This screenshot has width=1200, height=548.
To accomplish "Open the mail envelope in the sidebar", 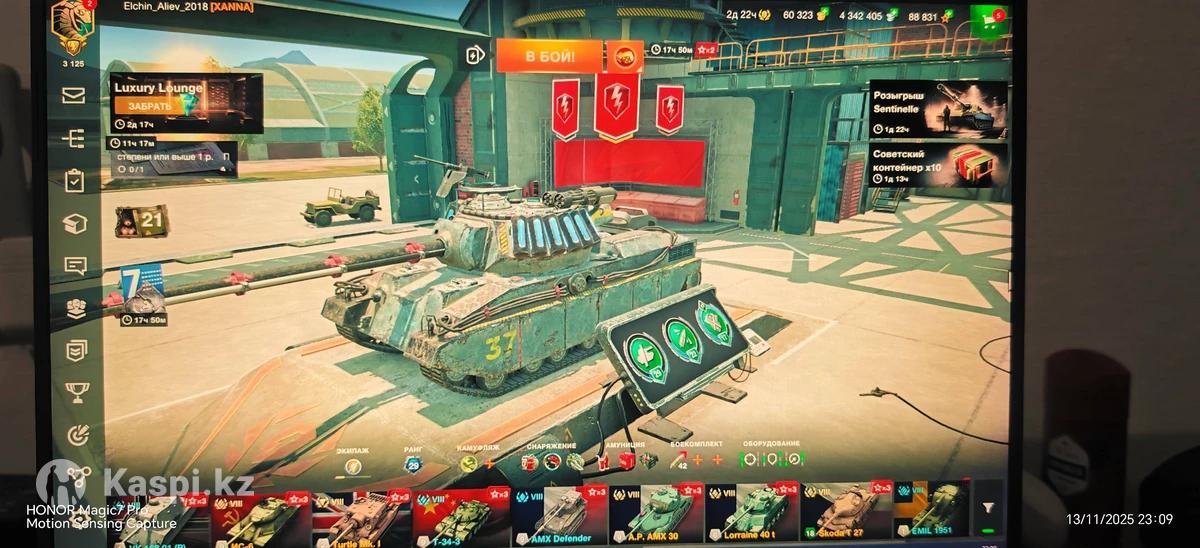I will (74, 96).
